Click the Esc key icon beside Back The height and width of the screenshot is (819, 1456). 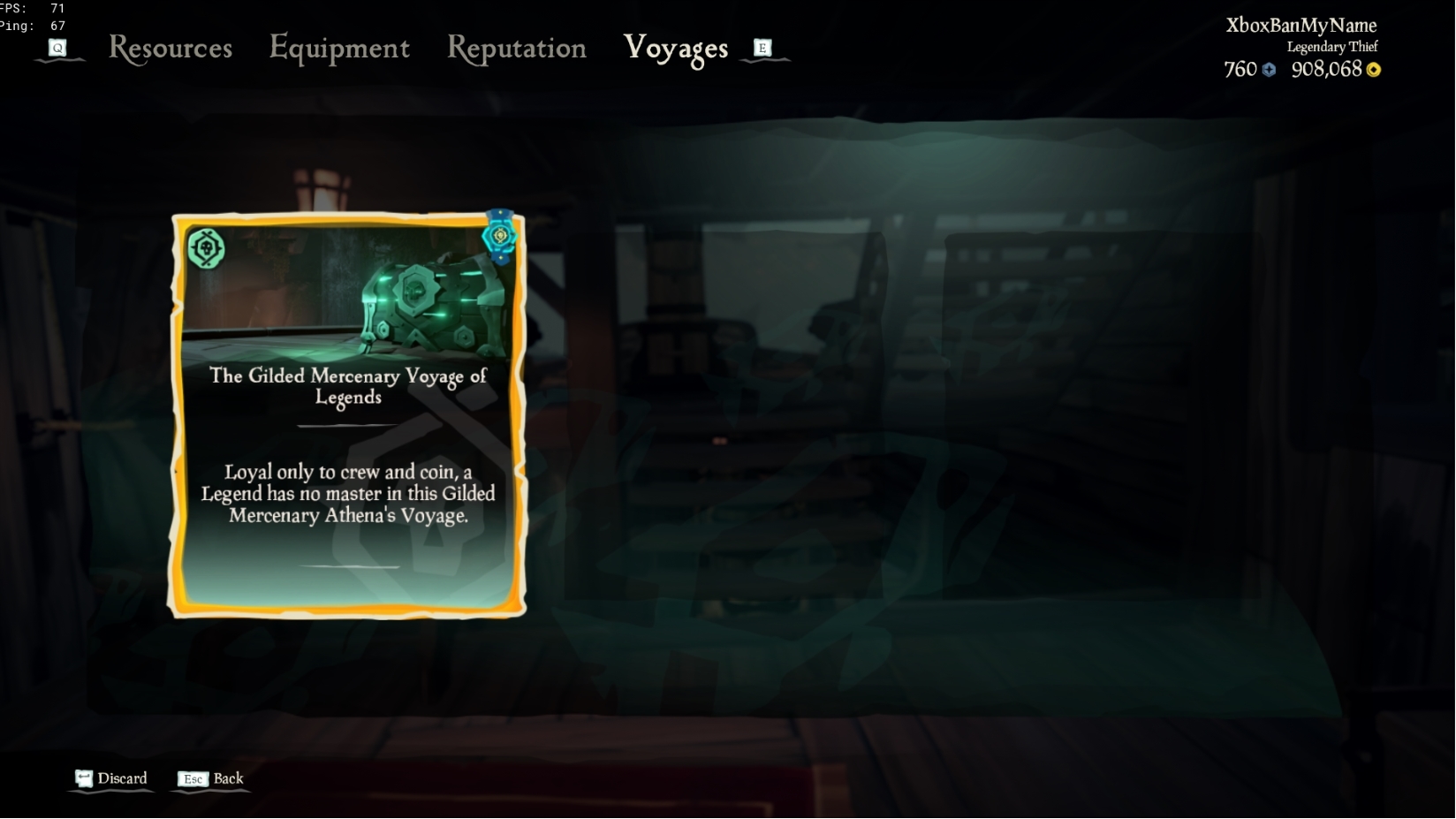(193, 779)
